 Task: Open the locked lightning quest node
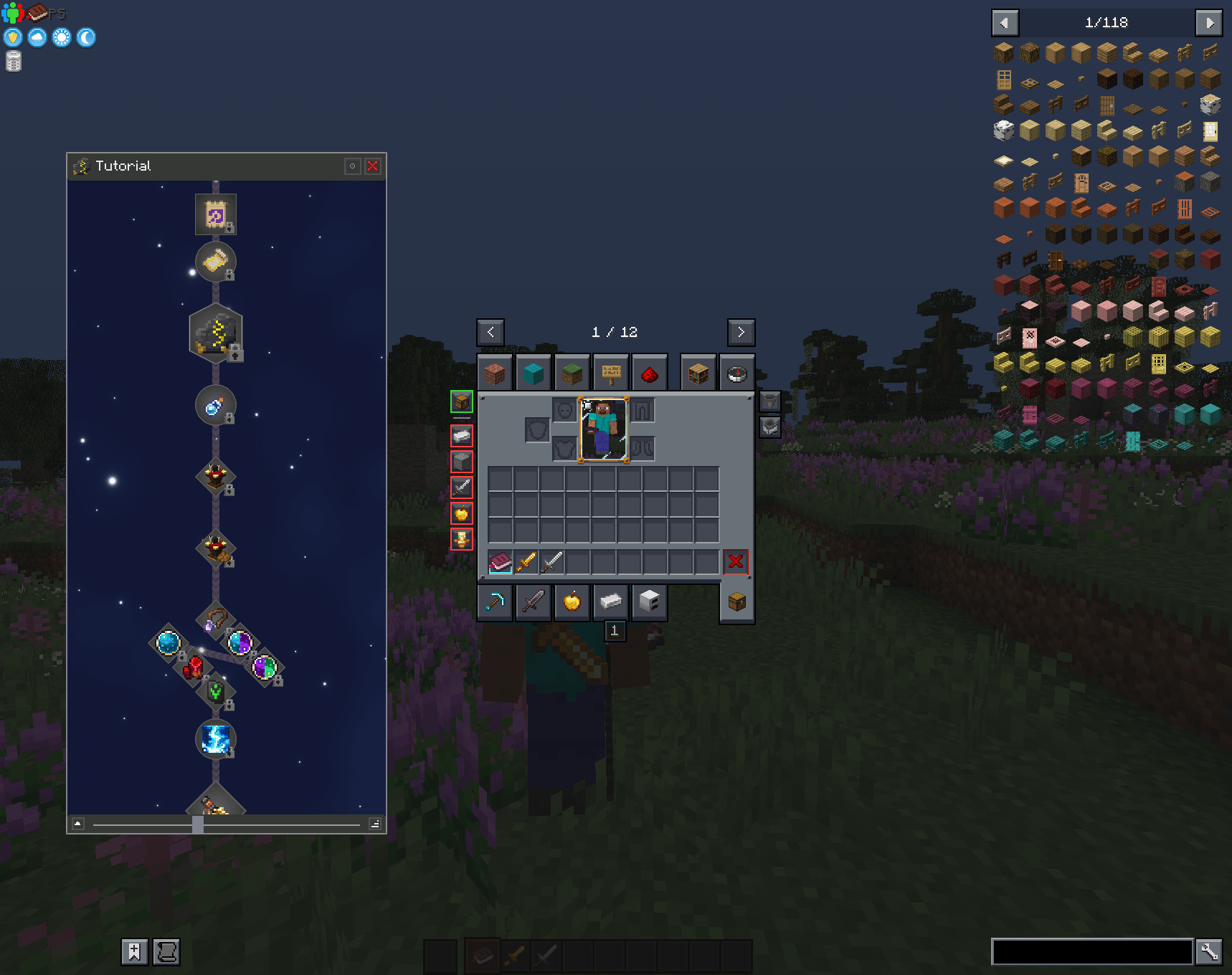pos(216,738)
